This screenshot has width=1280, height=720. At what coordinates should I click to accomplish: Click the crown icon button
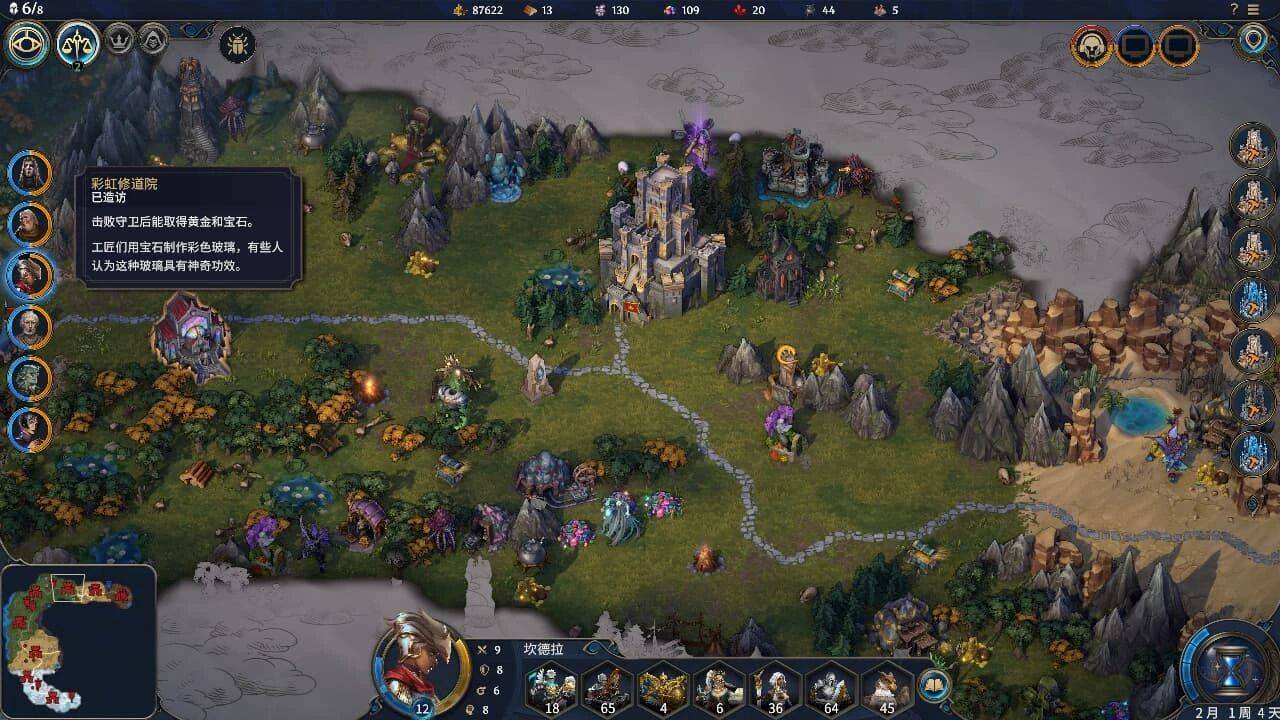tap(119, 41)
